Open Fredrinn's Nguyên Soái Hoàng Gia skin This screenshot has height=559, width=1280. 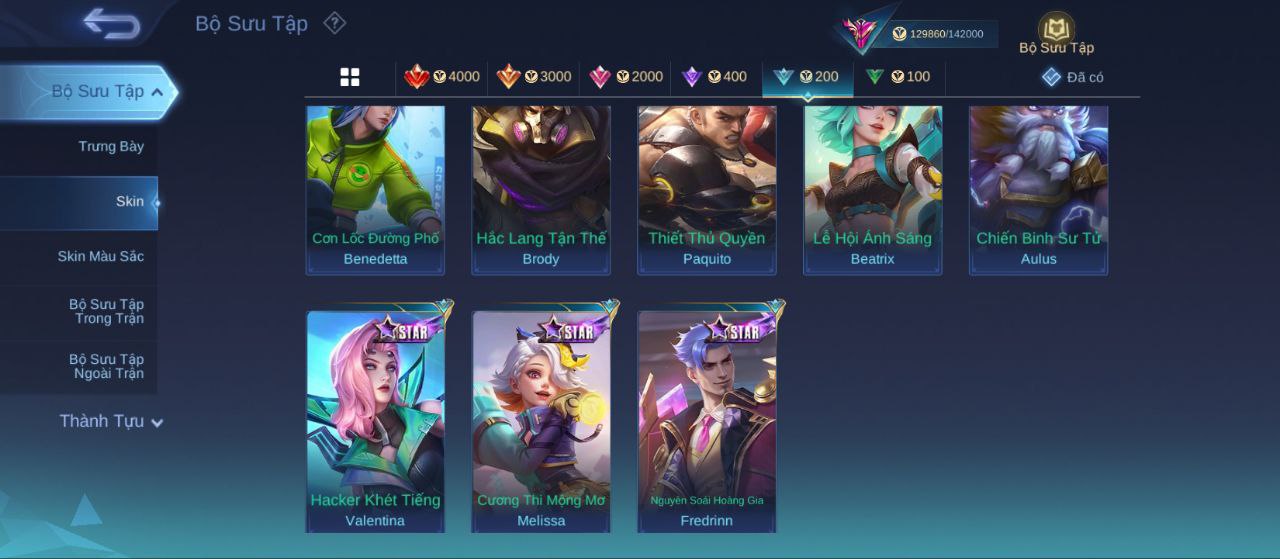(x=707, y=420)
